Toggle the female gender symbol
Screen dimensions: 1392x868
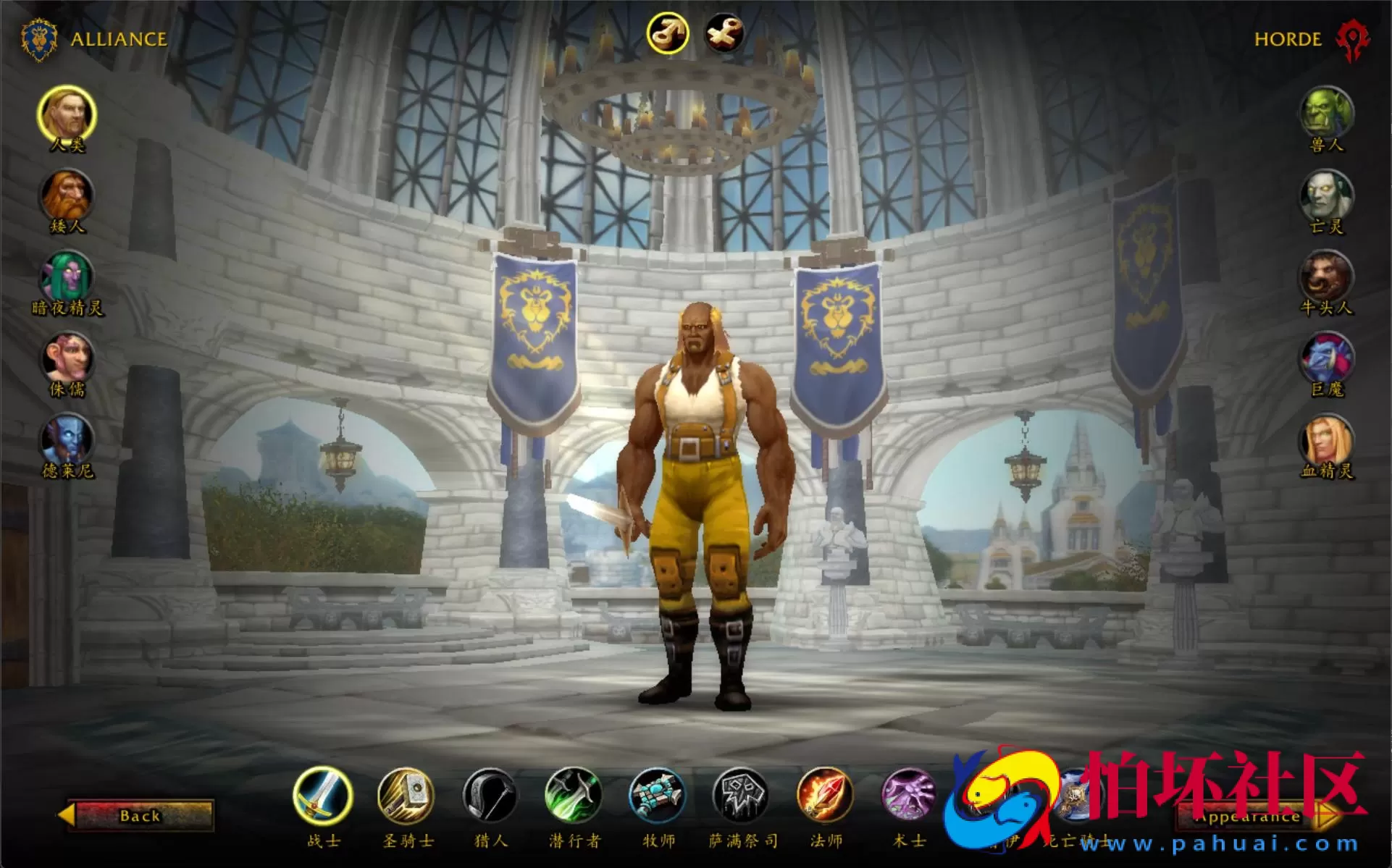[724, 33]
